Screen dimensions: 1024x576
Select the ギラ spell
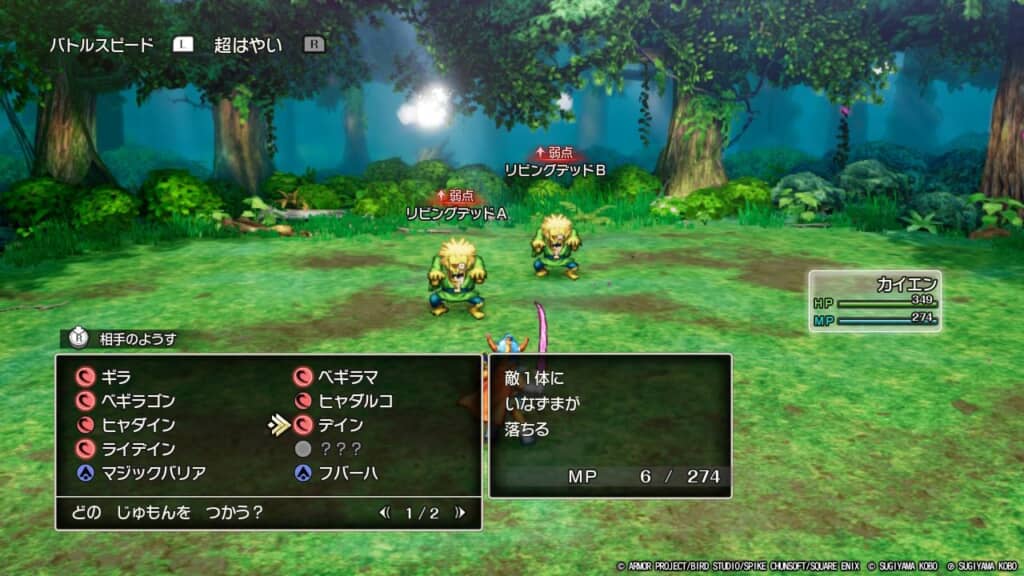[117, 377]
